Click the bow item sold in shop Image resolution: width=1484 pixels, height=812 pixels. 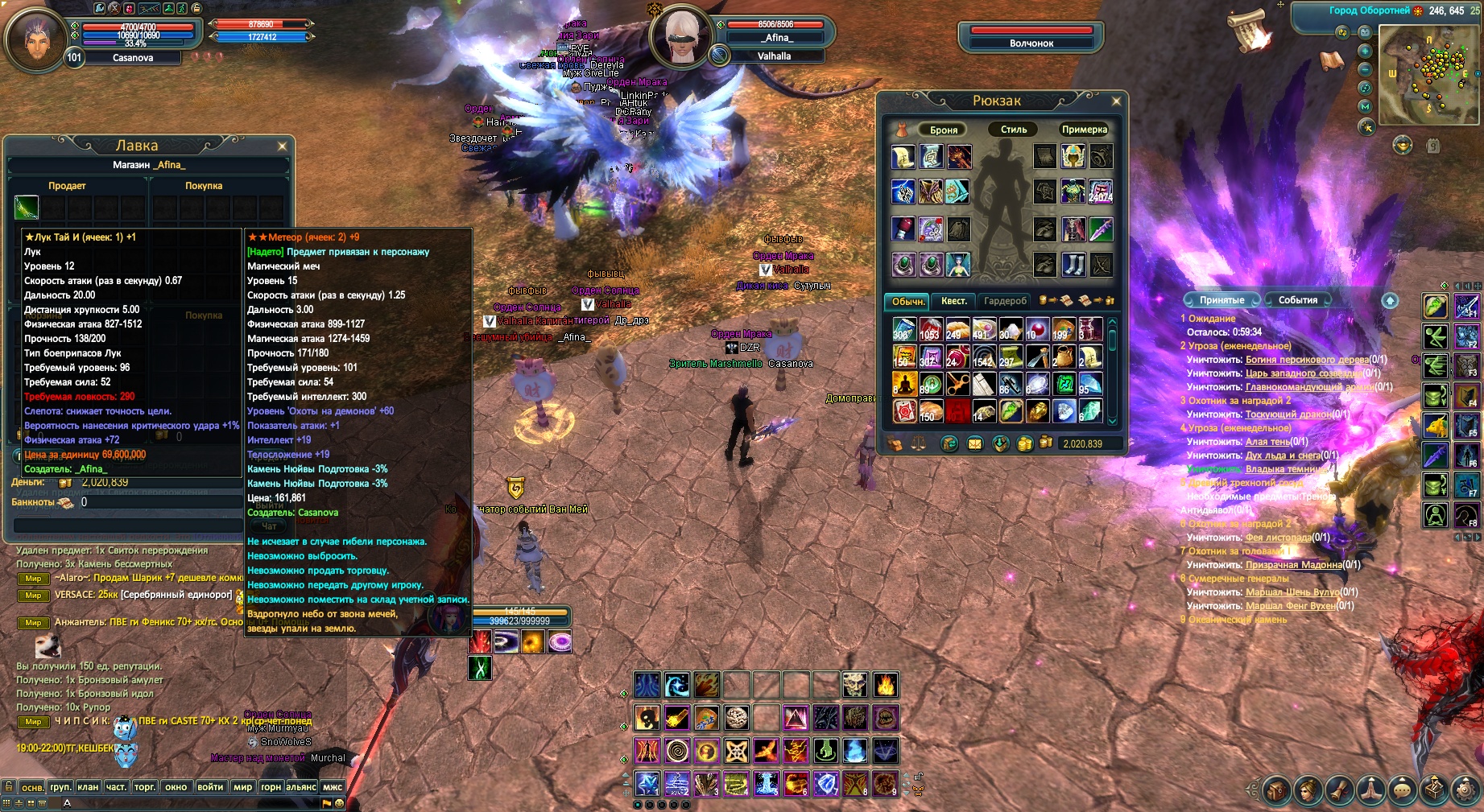coord(27,208)
